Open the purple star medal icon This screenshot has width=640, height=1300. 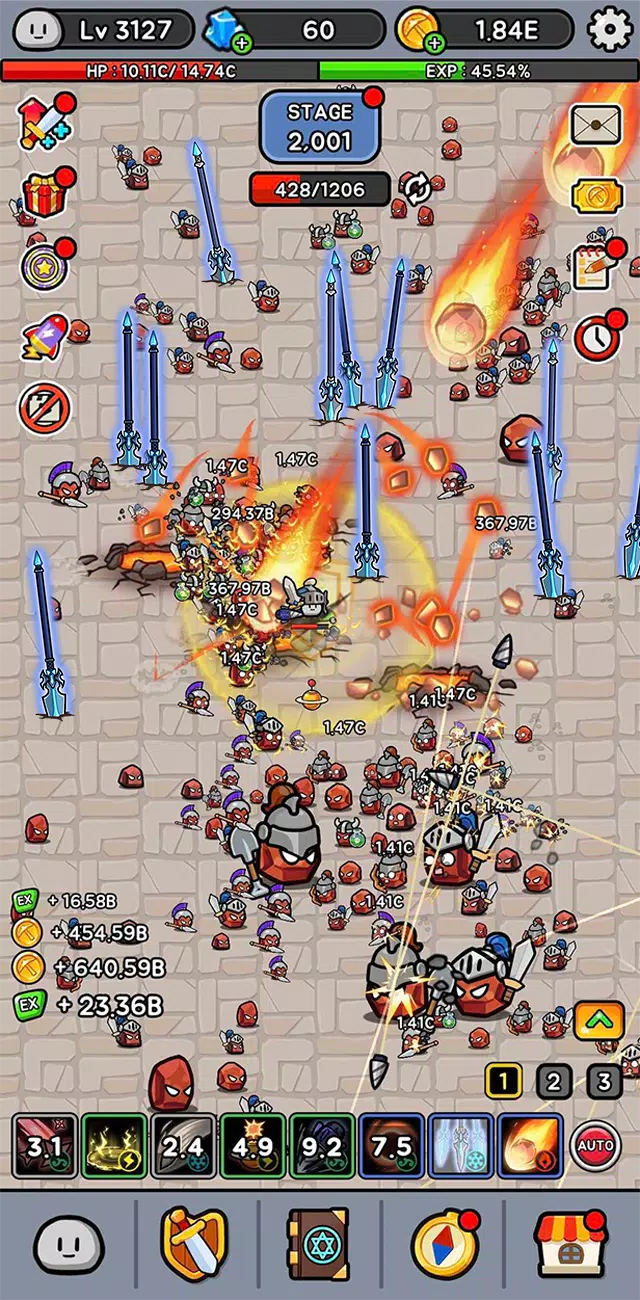pyautogui.click(x=44, y=266)
